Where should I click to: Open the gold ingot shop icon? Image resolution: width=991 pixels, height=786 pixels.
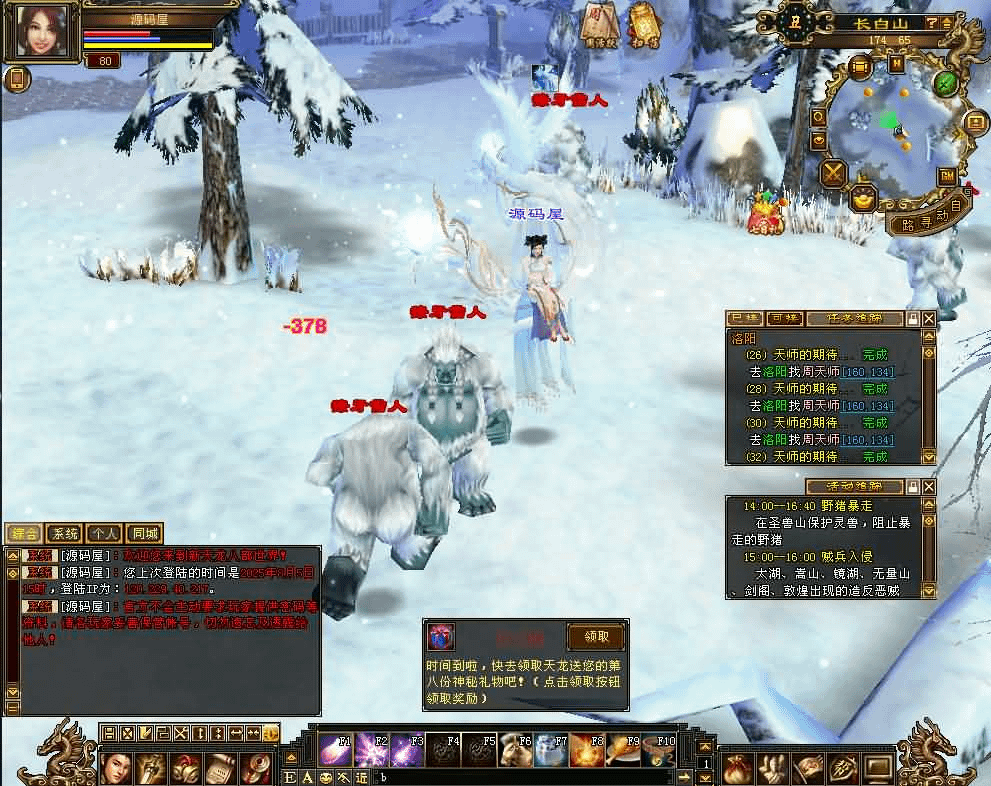tap(861, 198)
